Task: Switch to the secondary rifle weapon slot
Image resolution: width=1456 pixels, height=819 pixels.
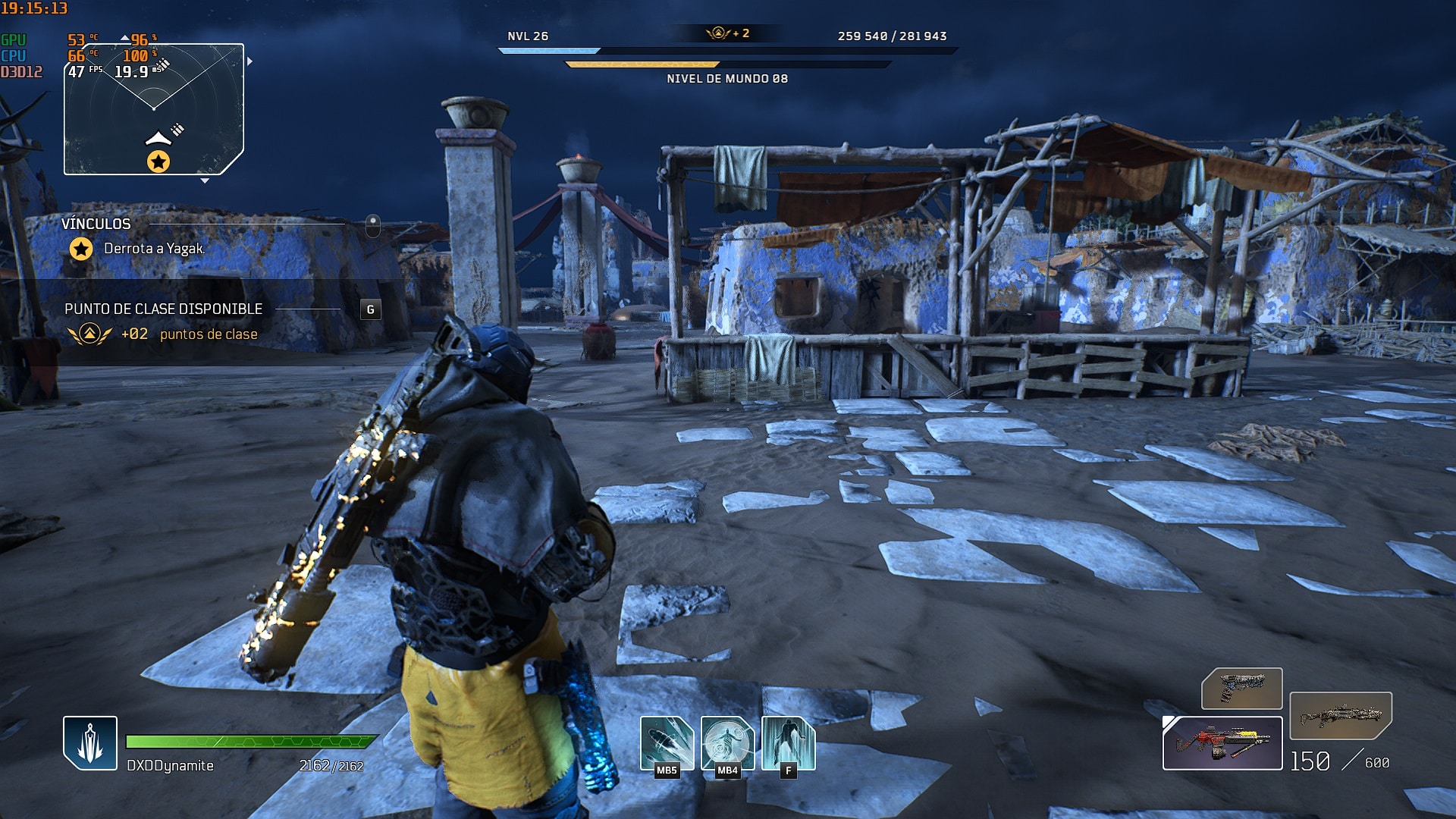Action: [x=1340, y=715]
